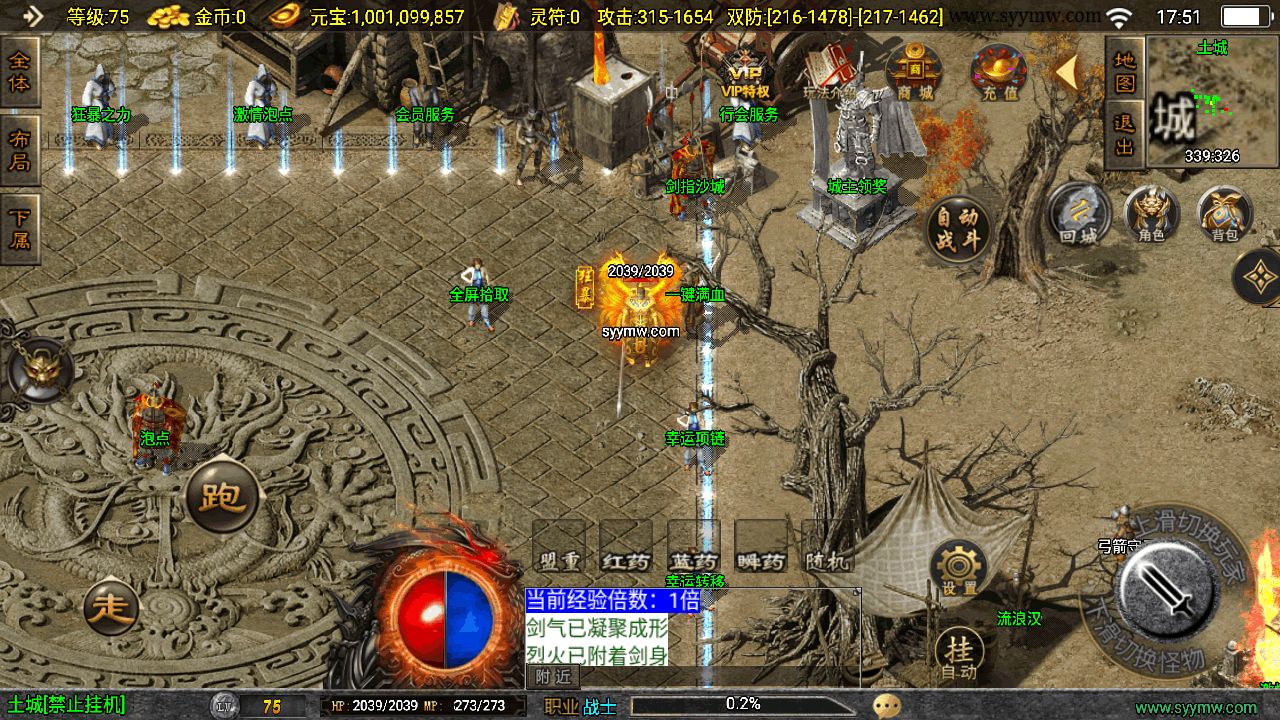Open the 商城 shop icon

coord(914,72)
